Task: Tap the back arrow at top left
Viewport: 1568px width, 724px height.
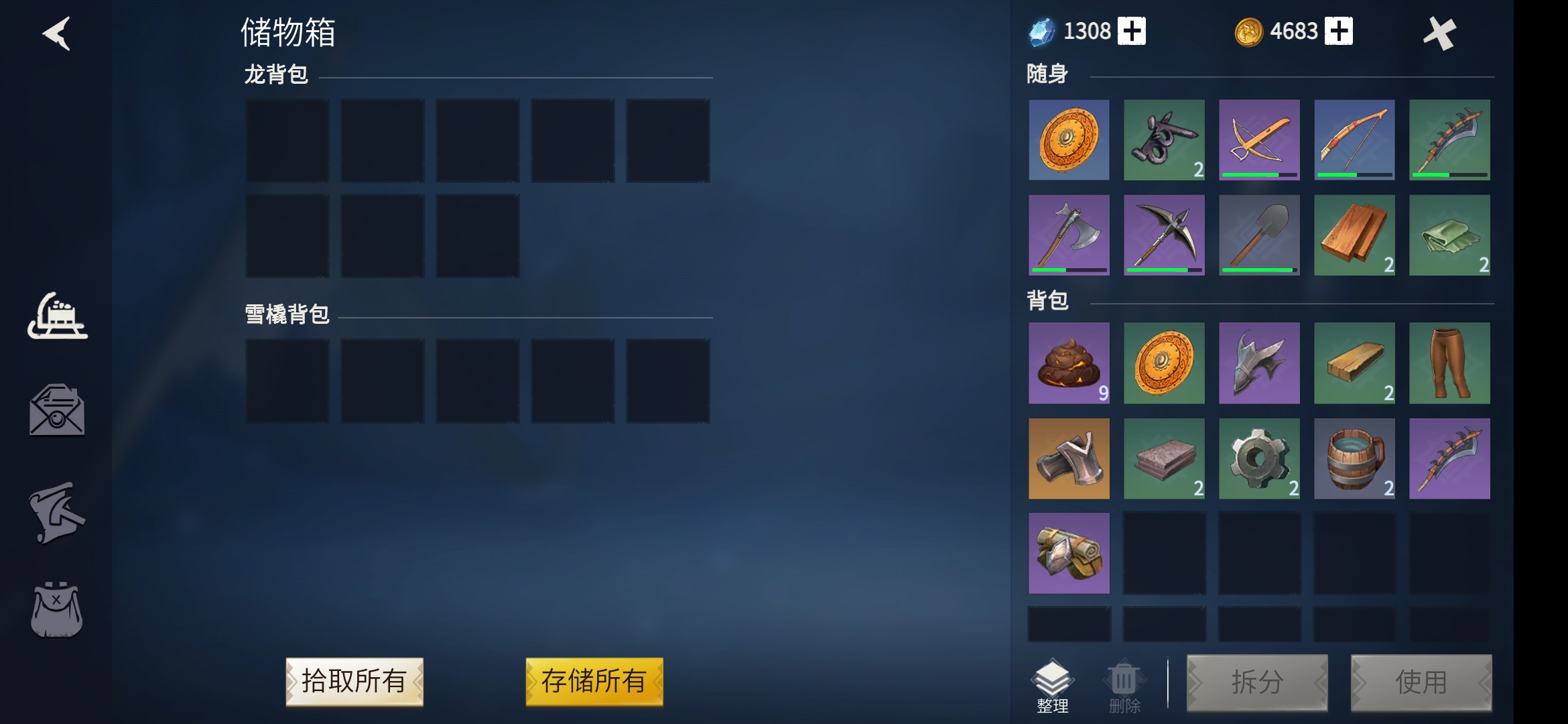Action: tap(57, 35)
